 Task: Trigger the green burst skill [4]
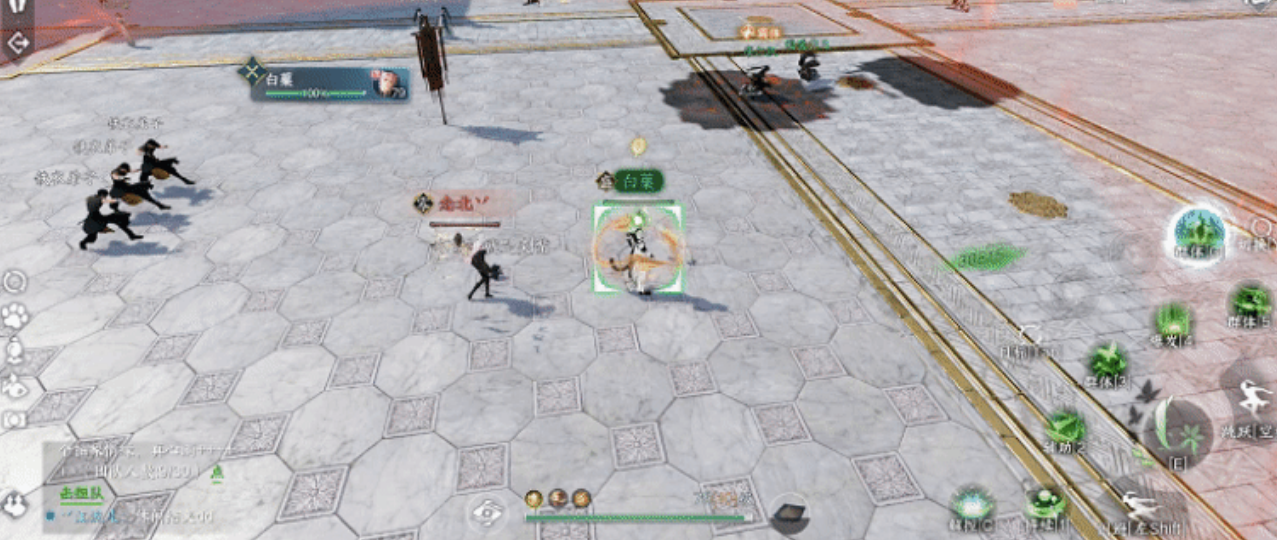1173,322
